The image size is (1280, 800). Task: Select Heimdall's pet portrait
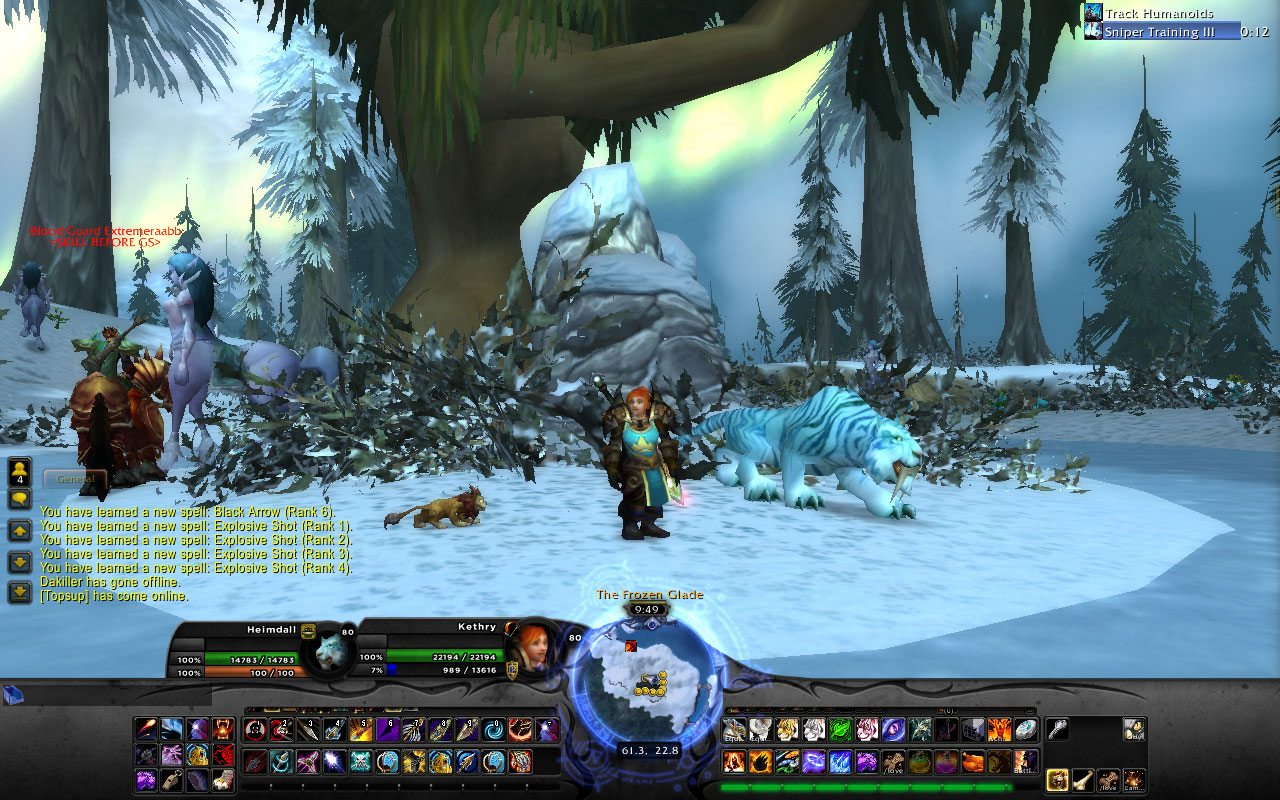[327, 650]
